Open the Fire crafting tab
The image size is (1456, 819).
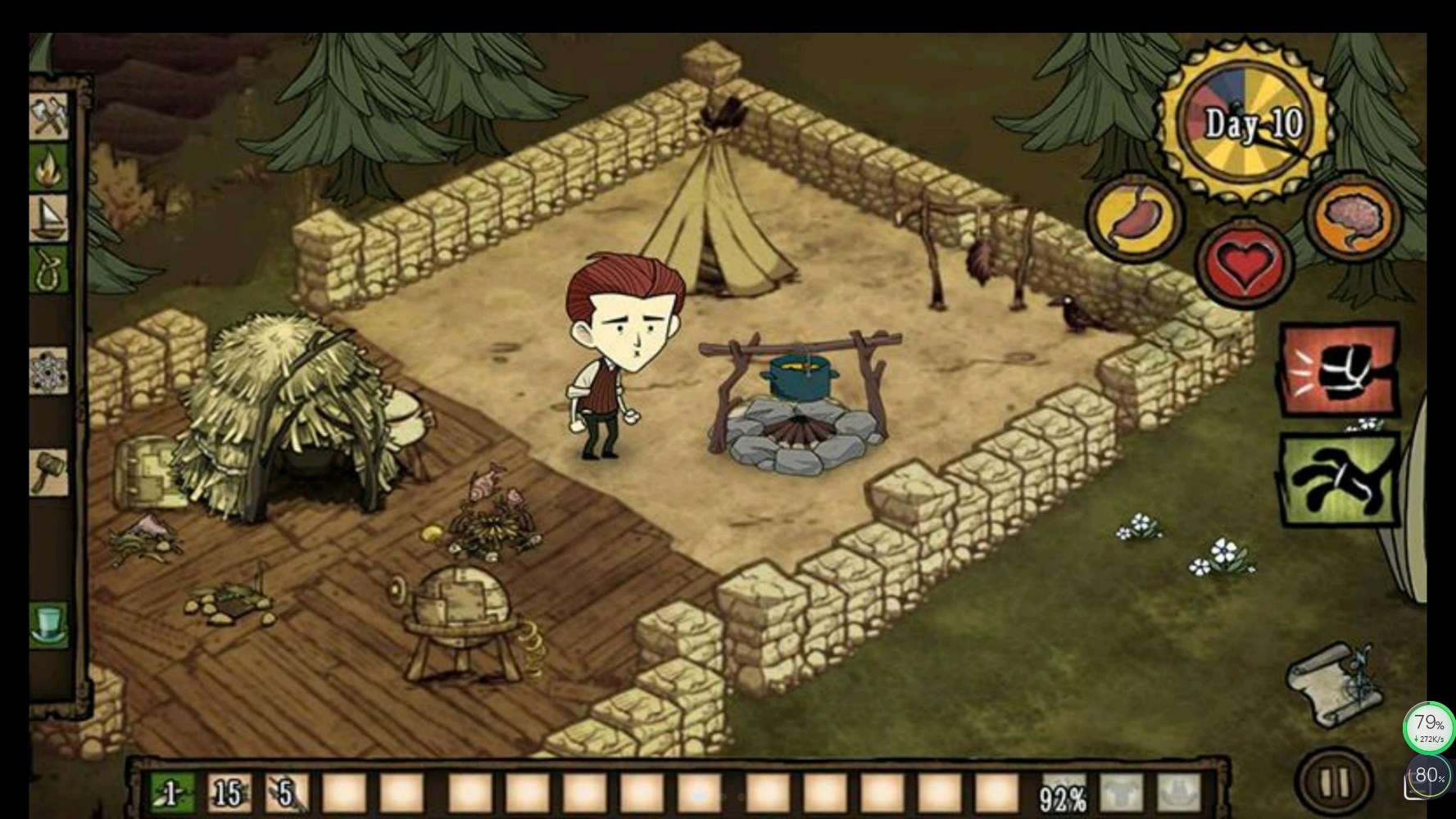pyautogui.click(x=49, y=168)
